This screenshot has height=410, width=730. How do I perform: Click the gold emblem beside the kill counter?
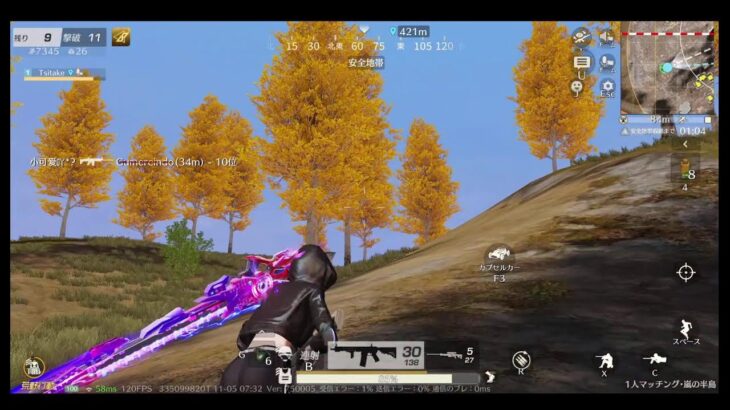(x=121, y=37)
